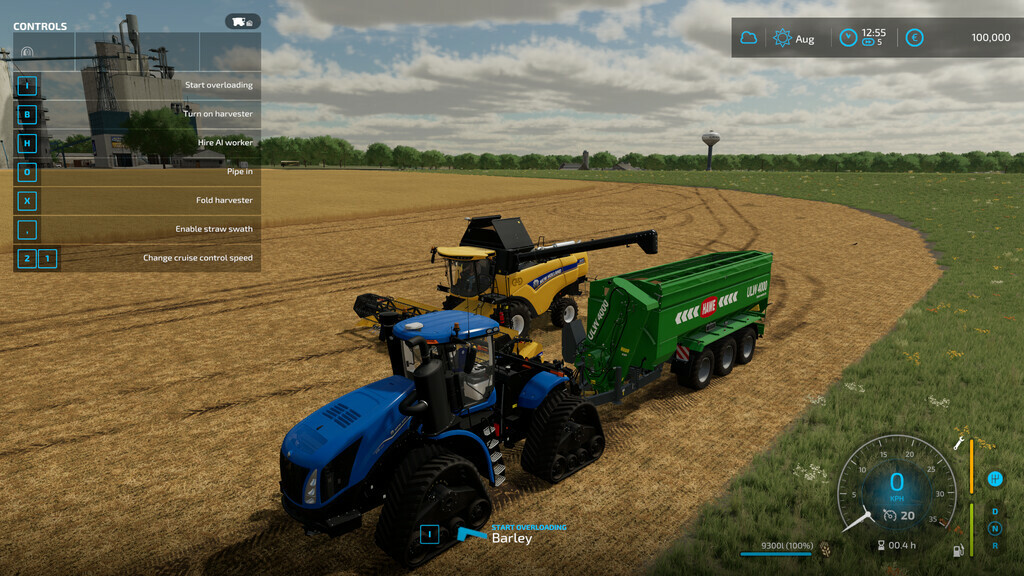Click the fuel pump icon
This screenshot has width=1024, height=576.
pos(958,549)
